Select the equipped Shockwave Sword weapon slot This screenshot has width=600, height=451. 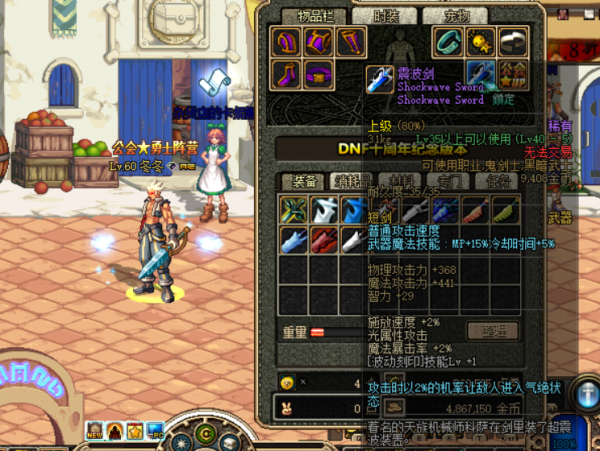480,74
